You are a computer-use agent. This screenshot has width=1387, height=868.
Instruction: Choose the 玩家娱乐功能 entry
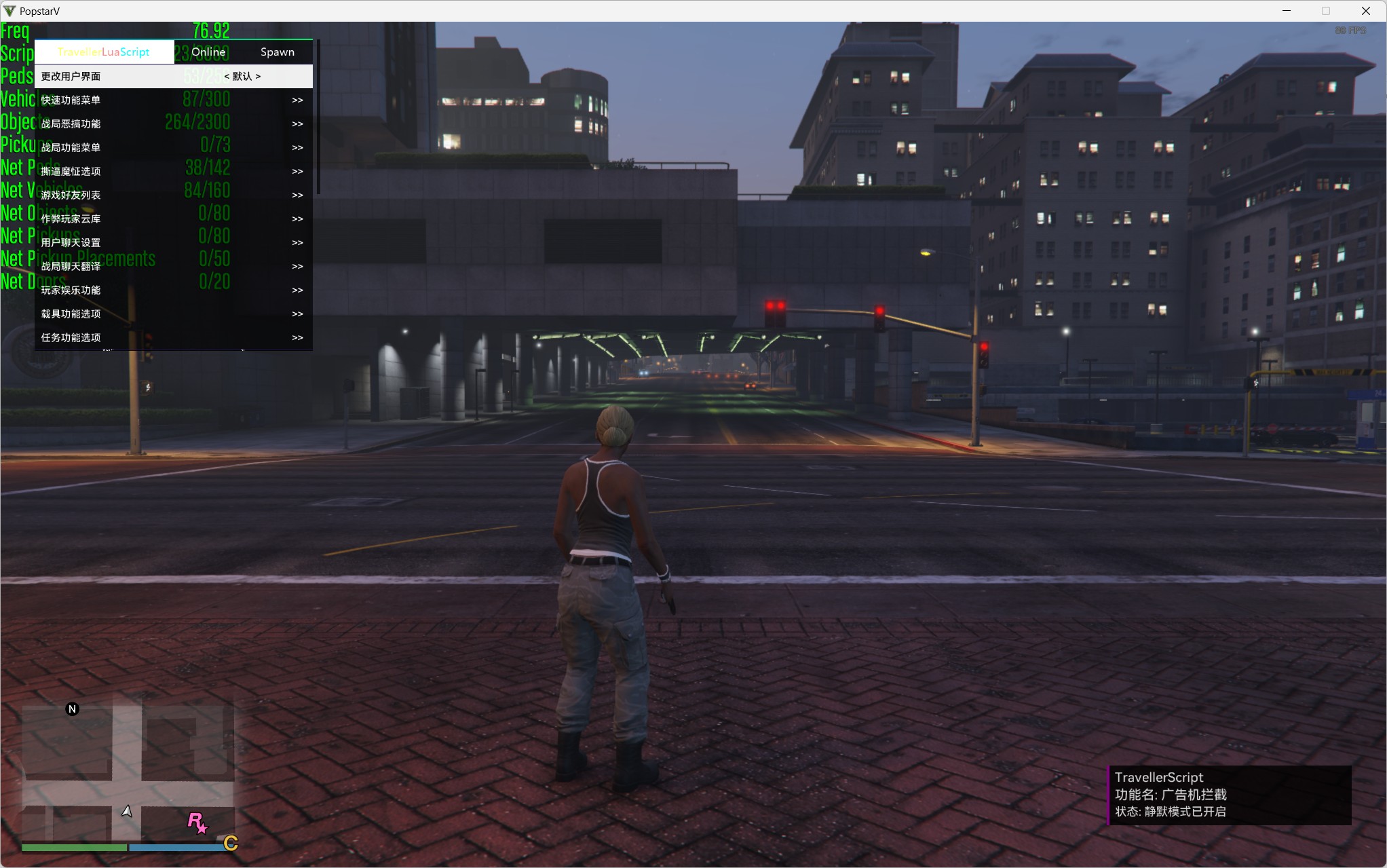(173, 290)
